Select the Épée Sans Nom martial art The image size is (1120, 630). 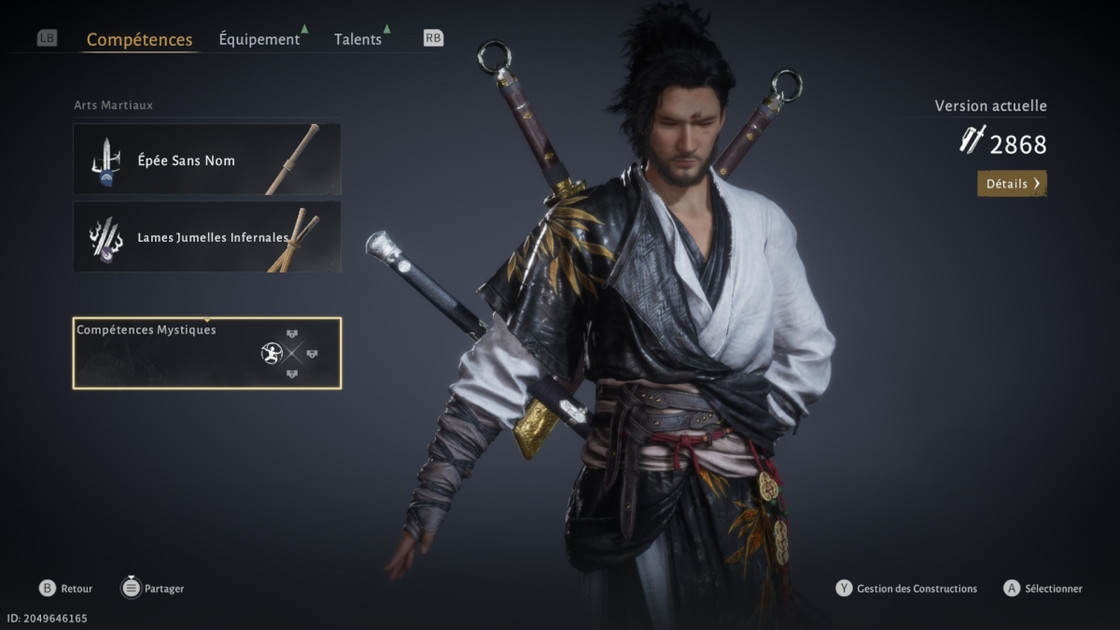click(207, 159)
